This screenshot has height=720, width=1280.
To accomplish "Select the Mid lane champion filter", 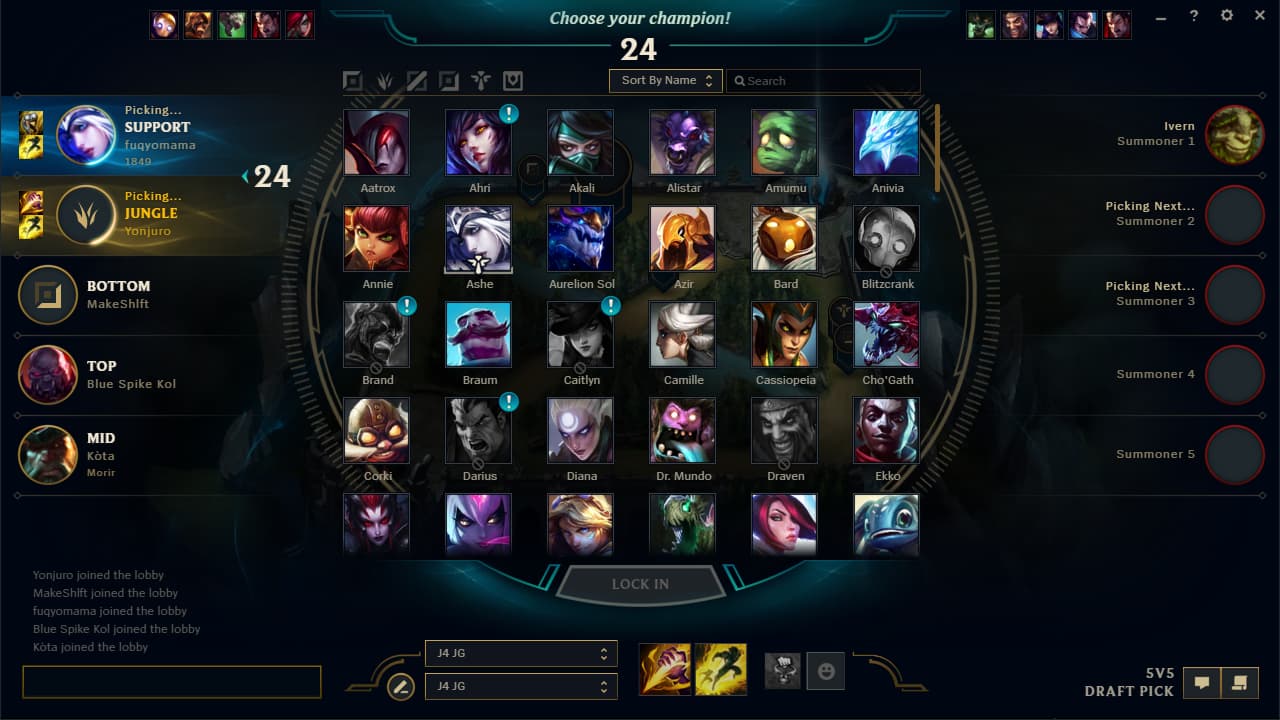I will 417,80.
